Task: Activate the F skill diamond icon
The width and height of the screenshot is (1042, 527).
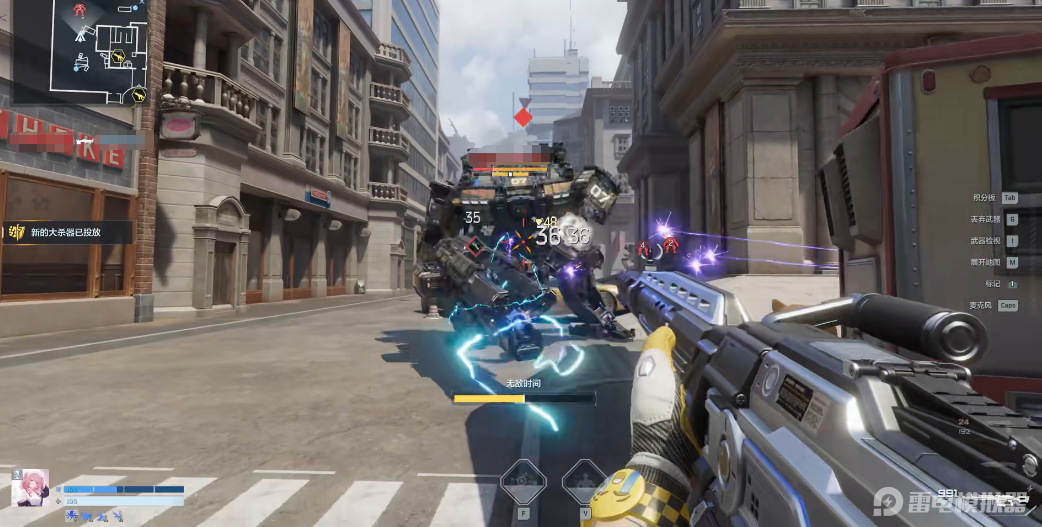Action: coord(522,481)
